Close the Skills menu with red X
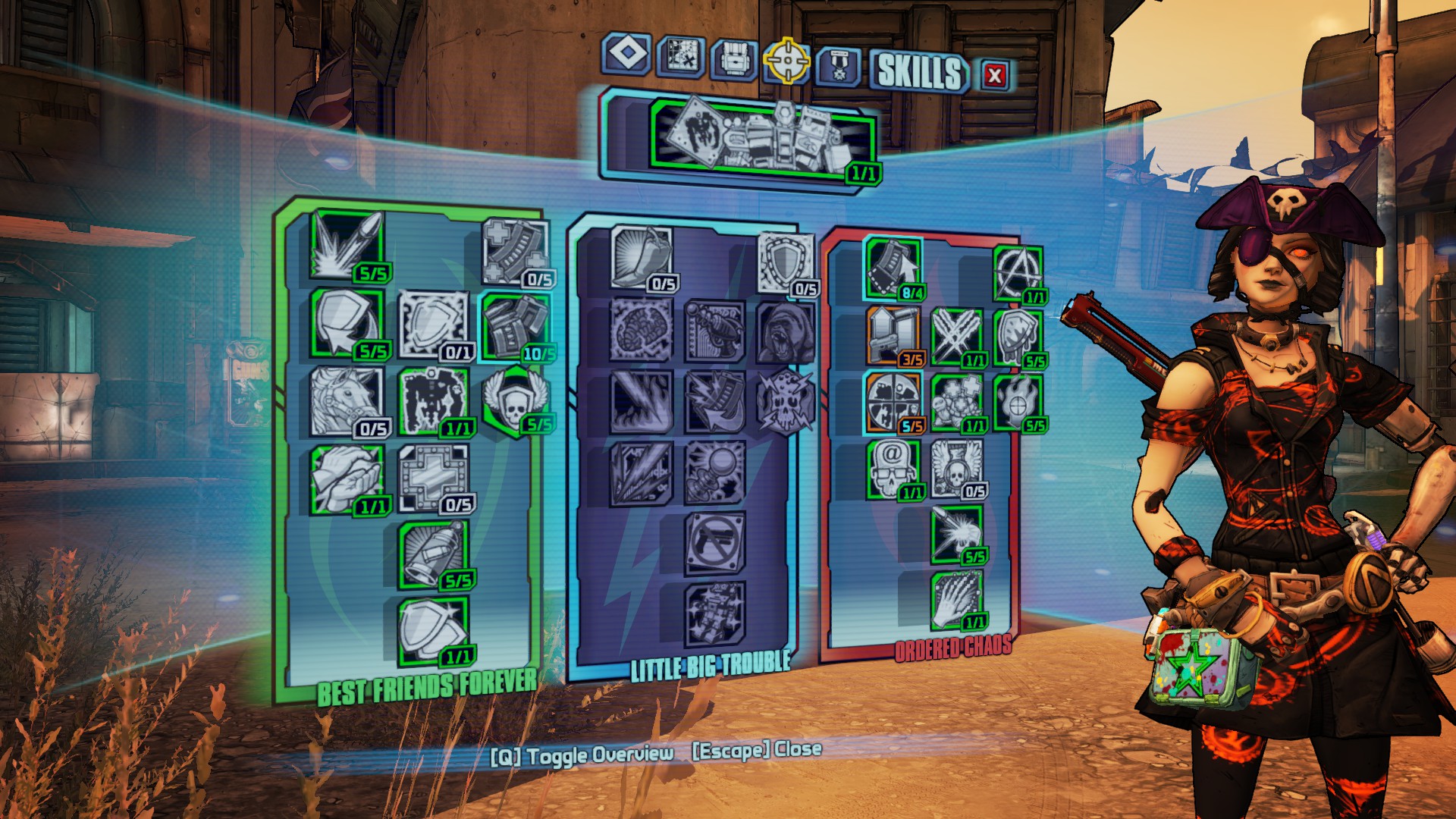Viewport: 1456px width, 819px height. point(994,75)
